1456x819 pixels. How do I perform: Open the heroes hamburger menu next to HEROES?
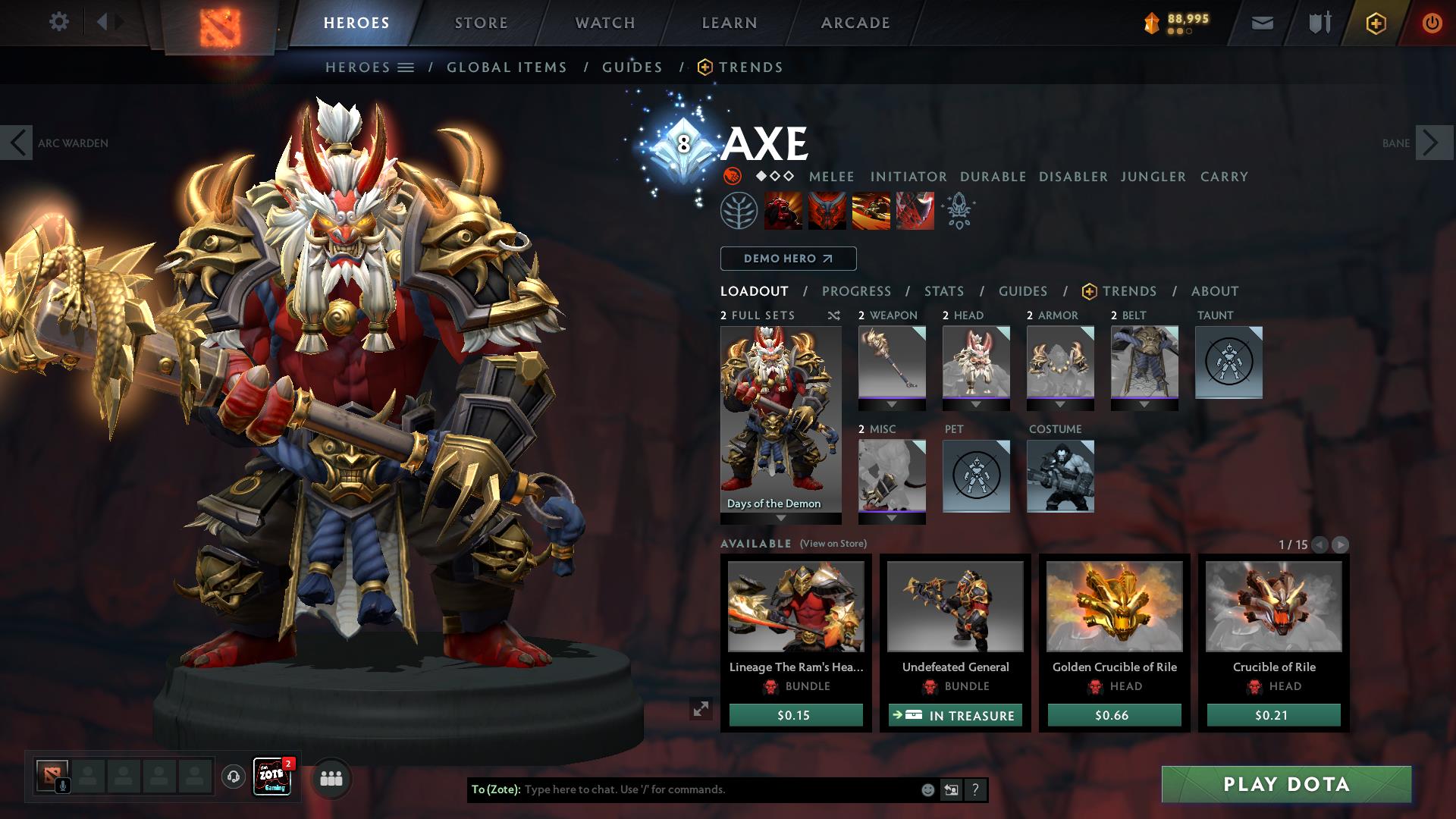tap(406, 67)
